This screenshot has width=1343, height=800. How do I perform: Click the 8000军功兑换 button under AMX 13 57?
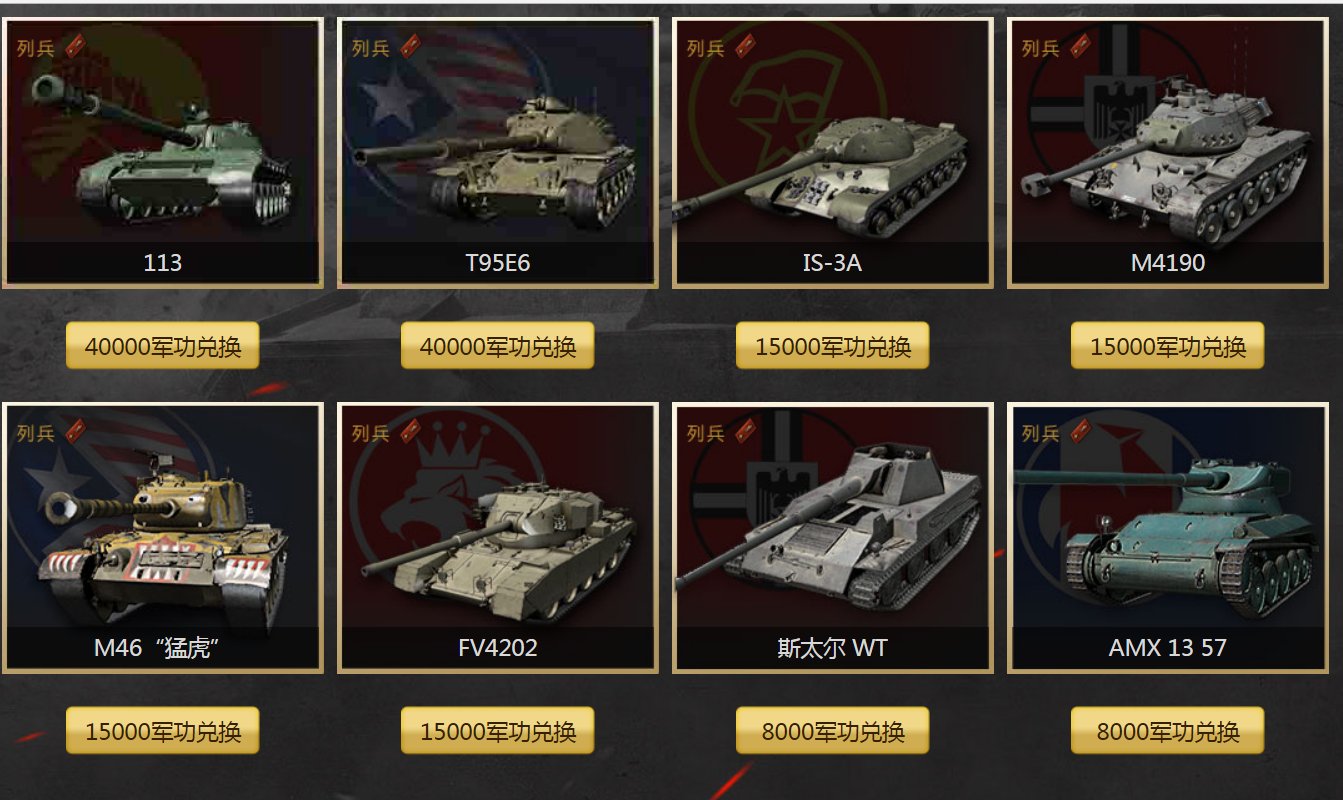point(1167,731)
